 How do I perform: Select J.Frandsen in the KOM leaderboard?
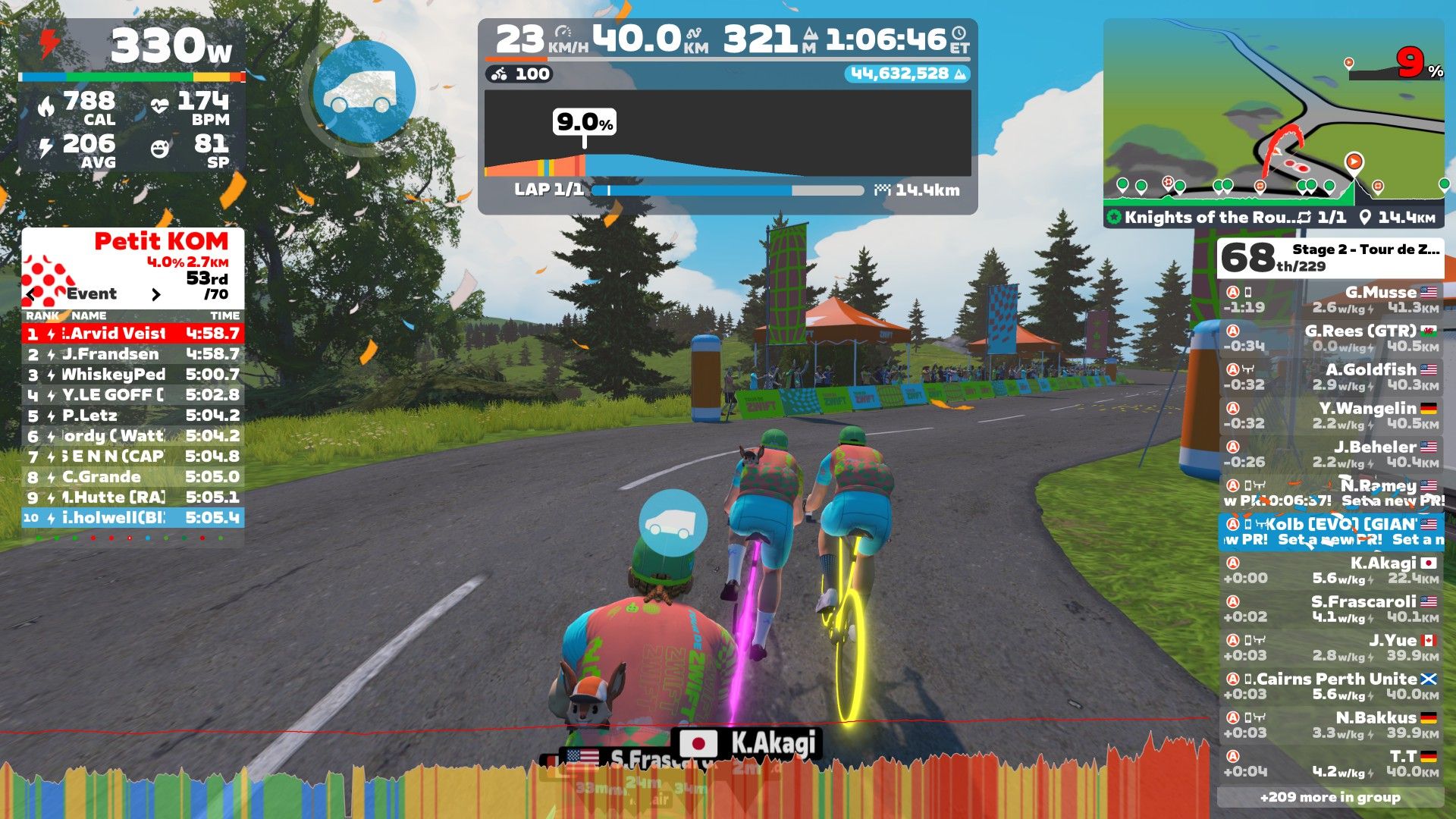[x=133, y=354]
